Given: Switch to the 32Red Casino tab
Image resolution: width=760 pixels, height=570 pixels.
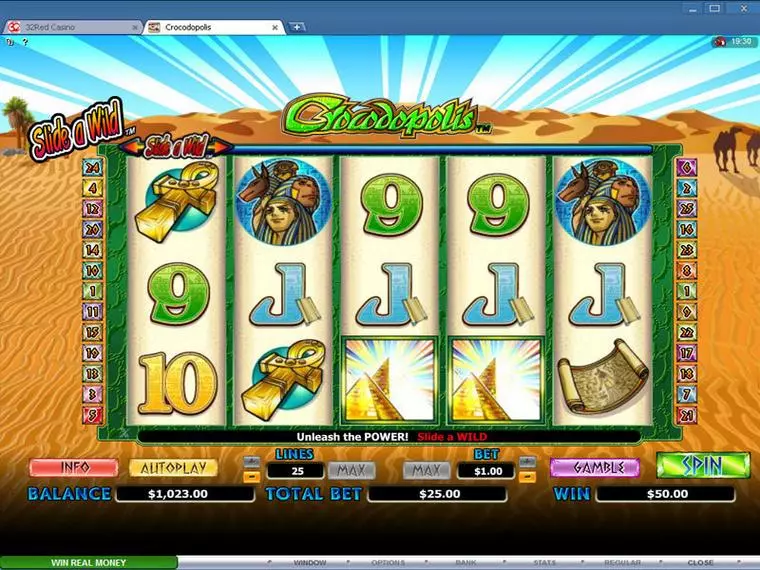Looking at the screenshot, I should click(x=70, y=27).
